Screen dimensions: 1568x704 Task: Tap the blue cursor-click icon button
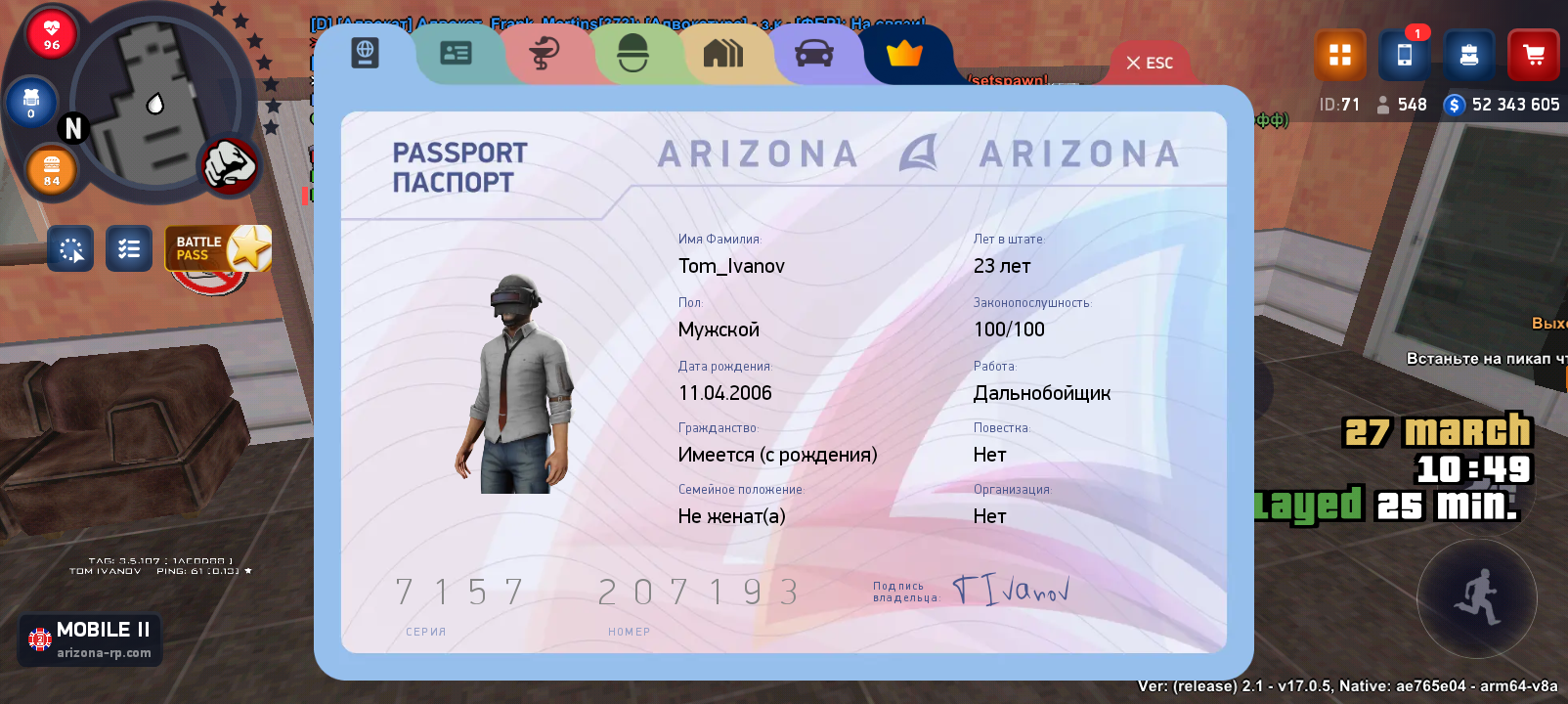pyautogui.click(x=70, y=249)
